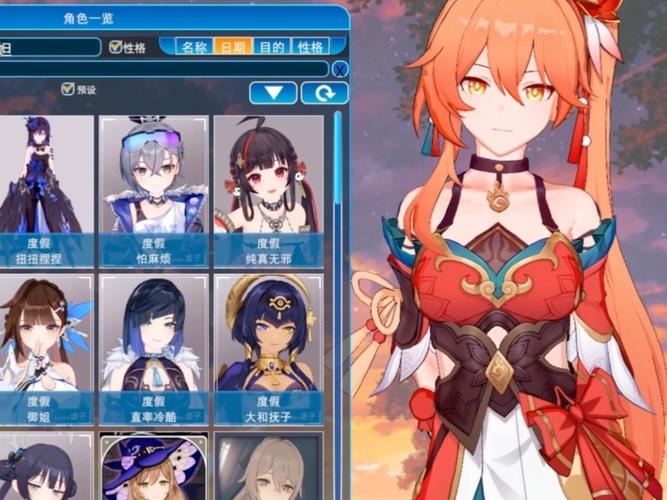Choose the 怕麻烦 character card
The image size is (667, 500).
pos(153,190)
